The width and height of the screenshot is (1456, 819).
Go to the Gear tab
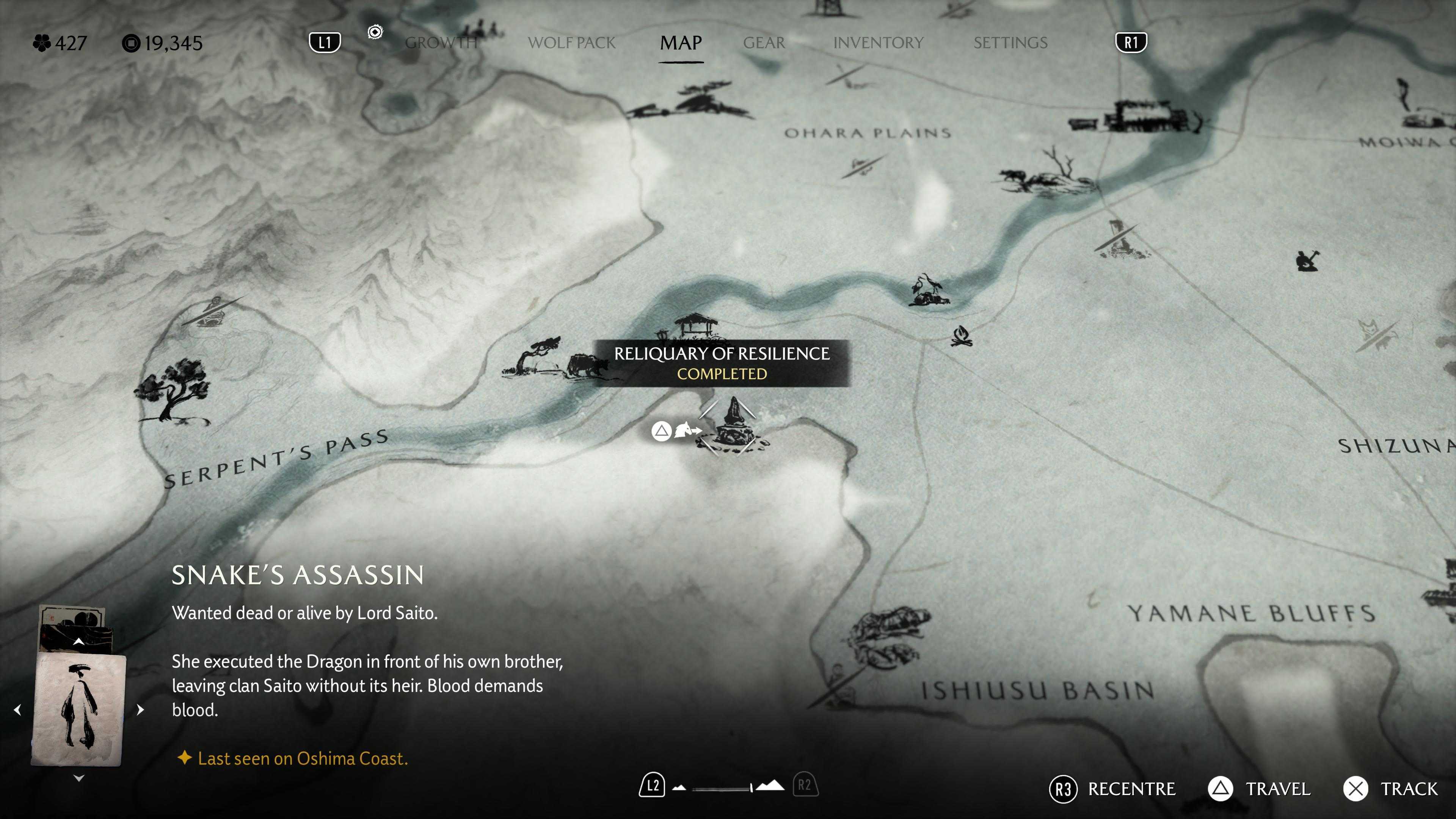tap(764, 42)
